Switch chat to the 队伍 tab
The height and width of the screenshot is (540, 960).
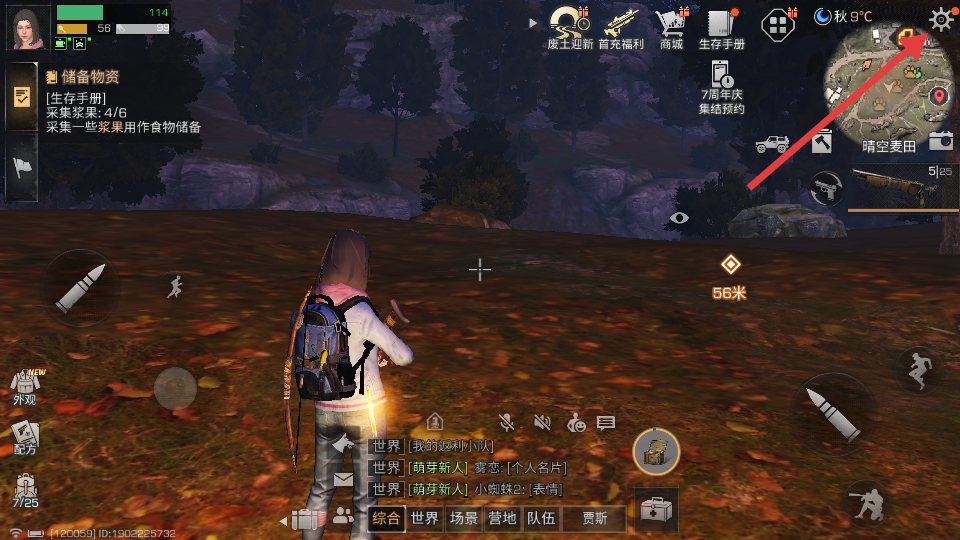click(541, 518)
